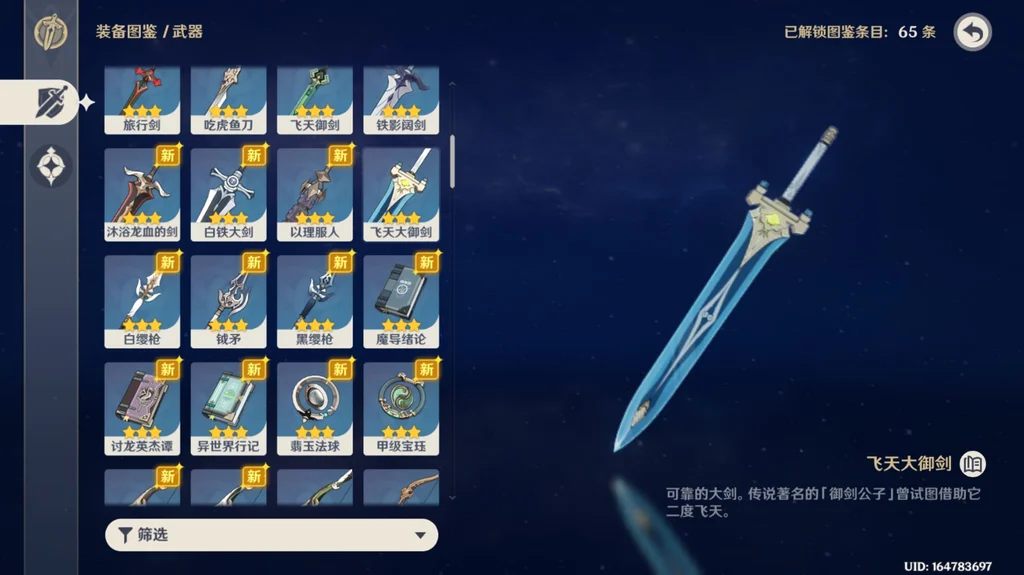Select the 白缨枪 polearm entry
This screenshot has width=1024, height=575.
click(x=142, y=301)
